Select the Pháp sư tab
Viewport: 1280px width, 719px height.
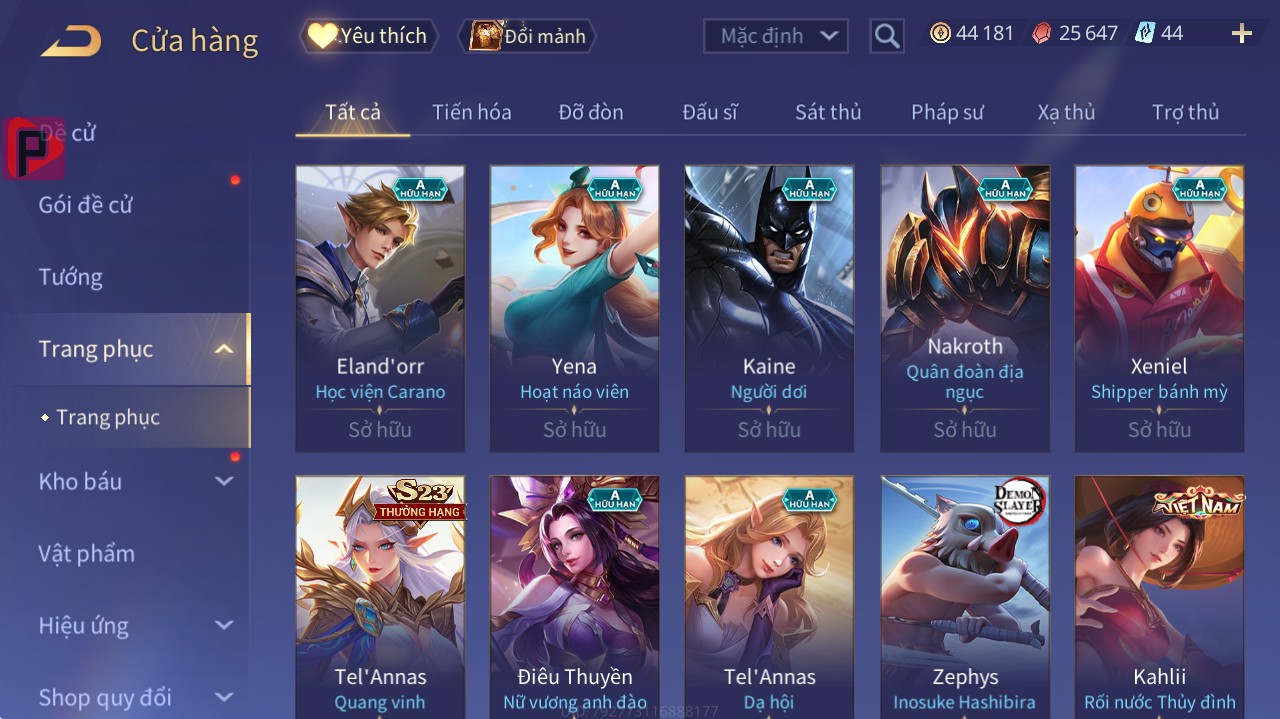(946, 112)
